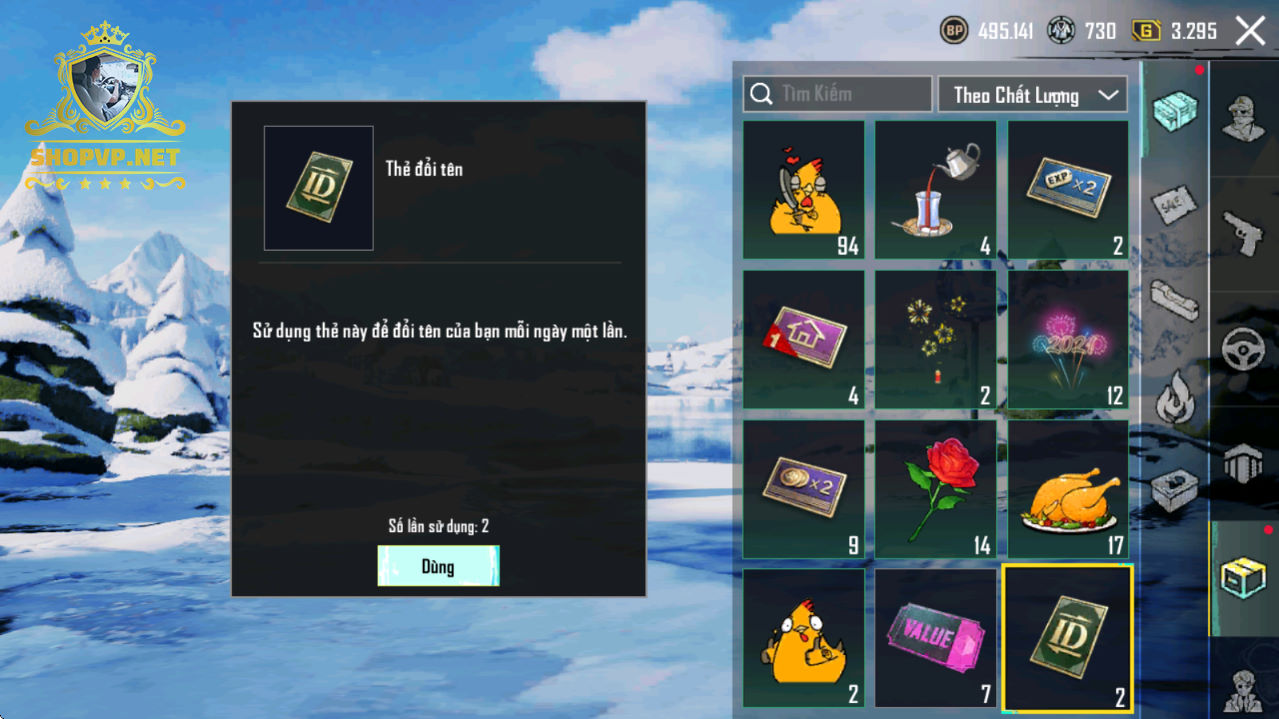1279x719 pixels.
Task: Choose the pink VALUE ticket item
Action: point(936,638)
